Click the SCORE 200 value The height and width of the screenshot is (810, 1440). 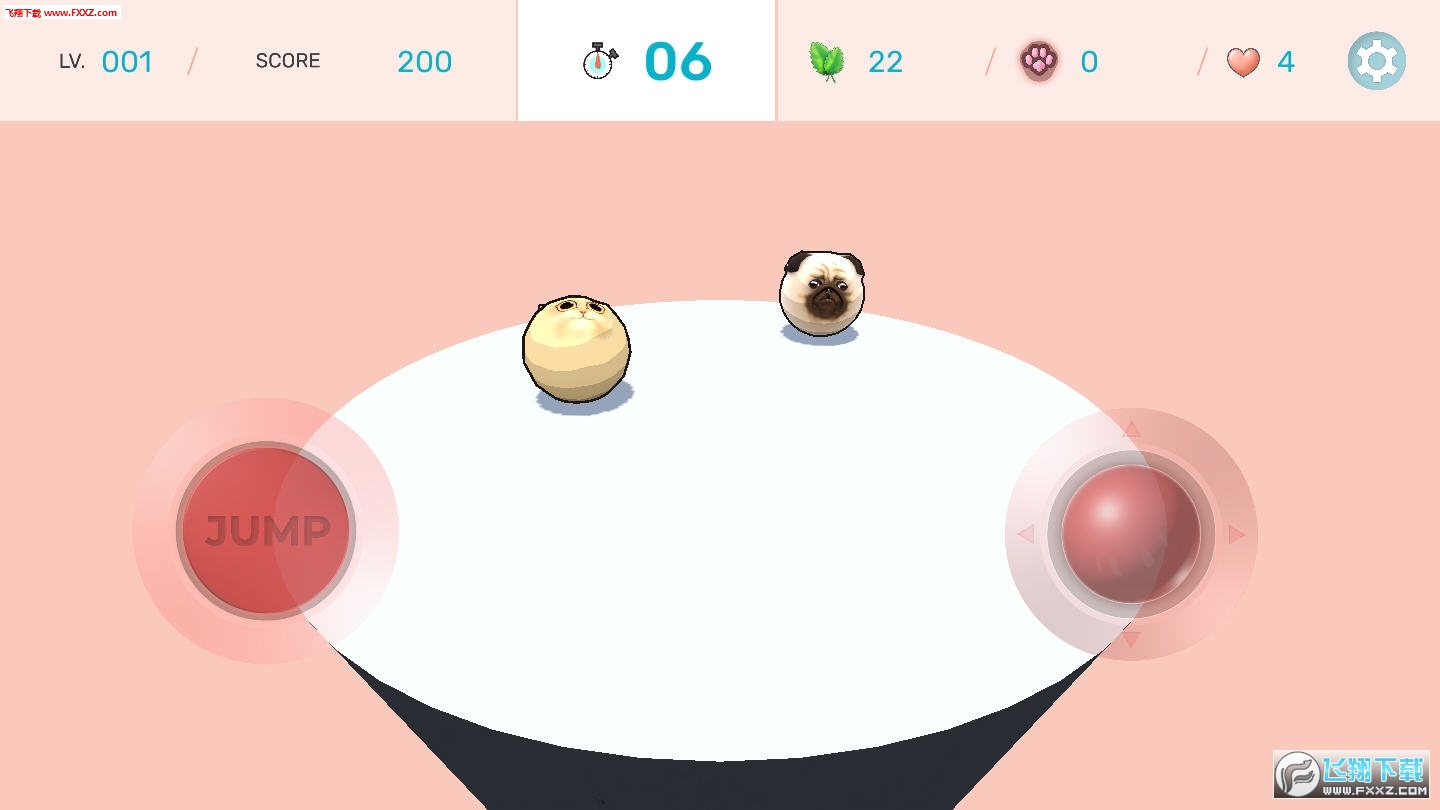pos(424,61)
